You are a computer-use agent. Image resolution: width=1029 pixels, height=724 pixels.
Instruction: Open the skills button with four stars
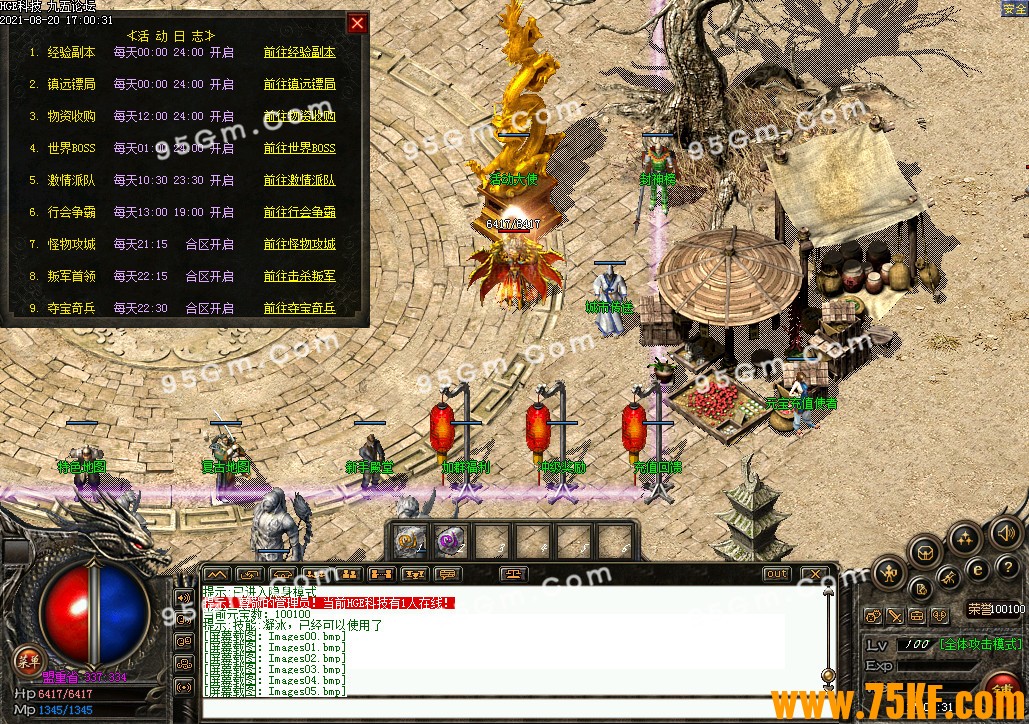click(965, 540)
